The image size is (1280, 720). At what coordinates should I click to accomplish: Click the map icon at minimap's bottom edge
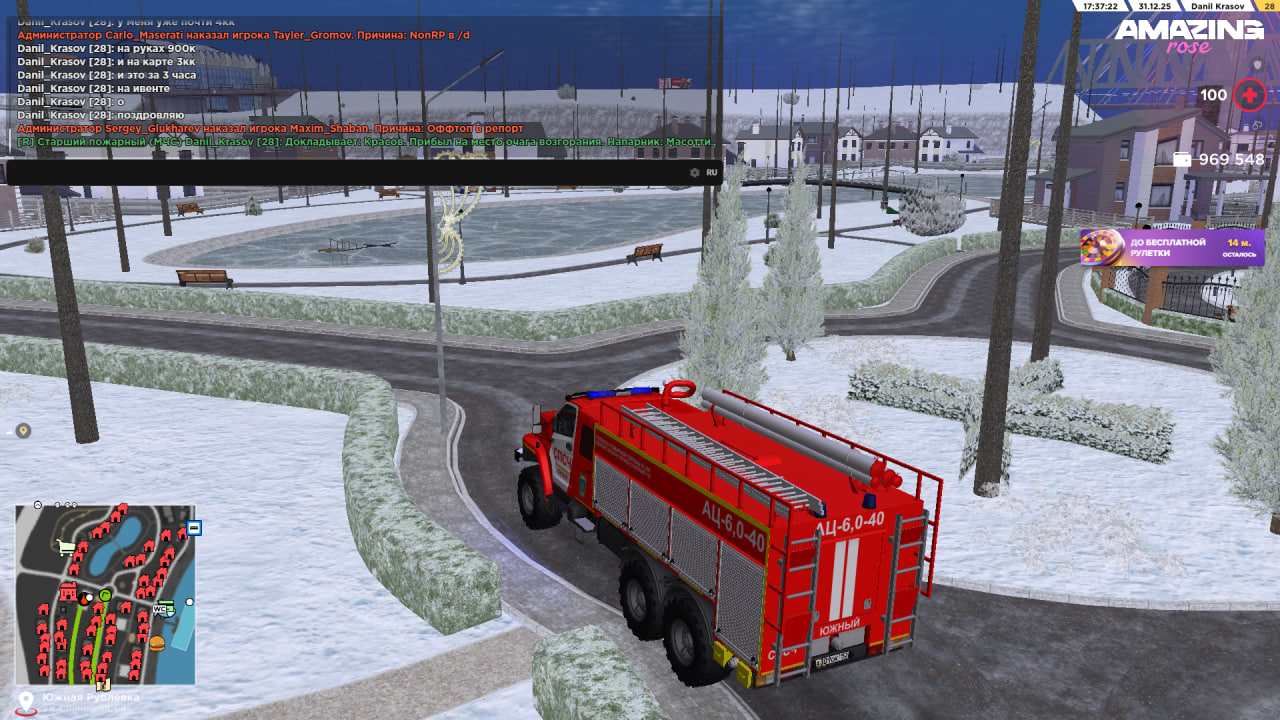(102, 684)
